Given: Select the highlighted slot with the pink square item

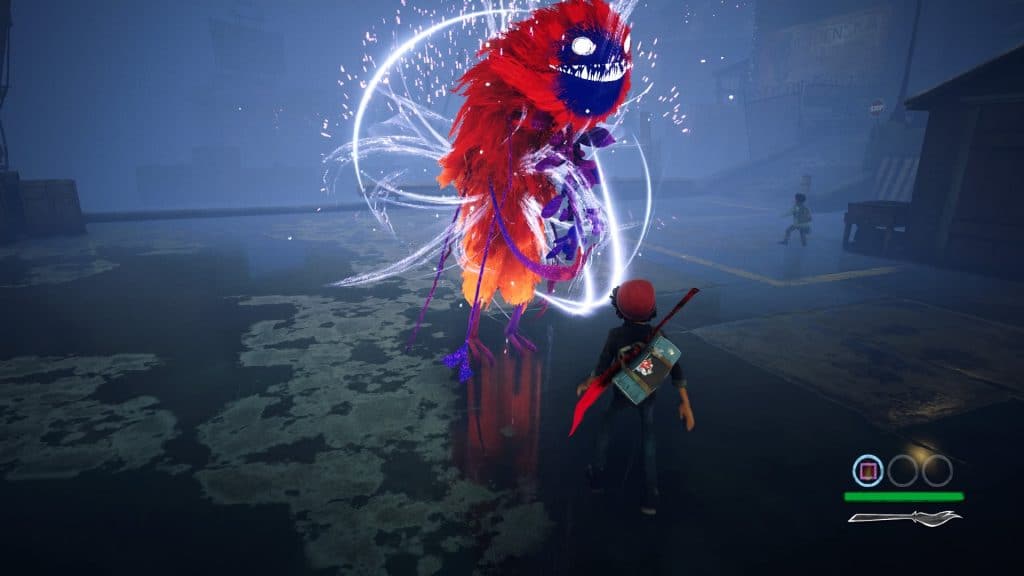Looking at the screenshot, I should click(x=868, y=470).
